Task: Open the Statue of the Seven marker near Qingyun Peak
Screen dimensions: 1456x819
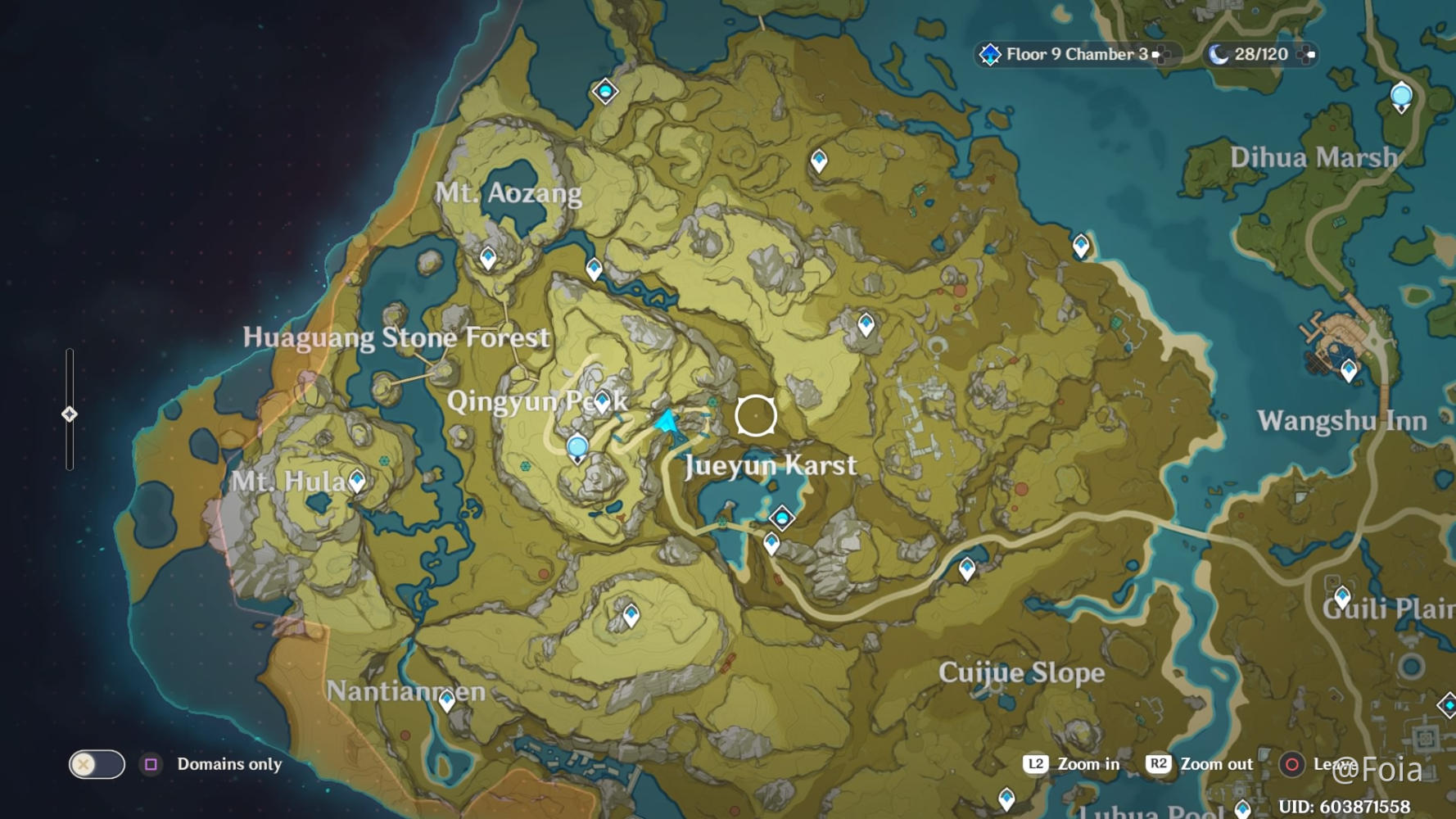Action: click(577, 446)
